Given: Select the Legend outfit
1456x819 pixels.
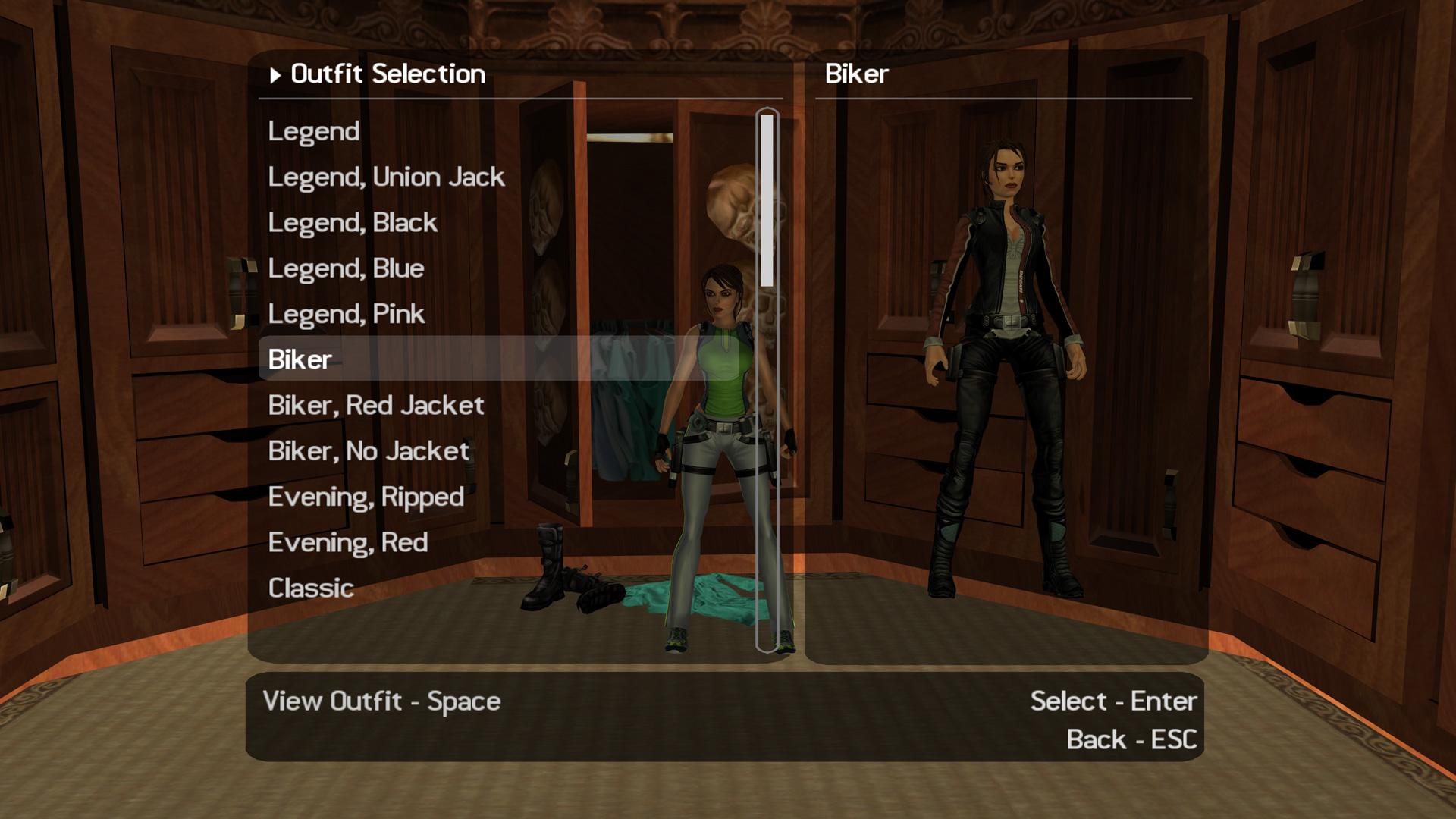Looking at the screenshot, I should click(x=312, y=130).
